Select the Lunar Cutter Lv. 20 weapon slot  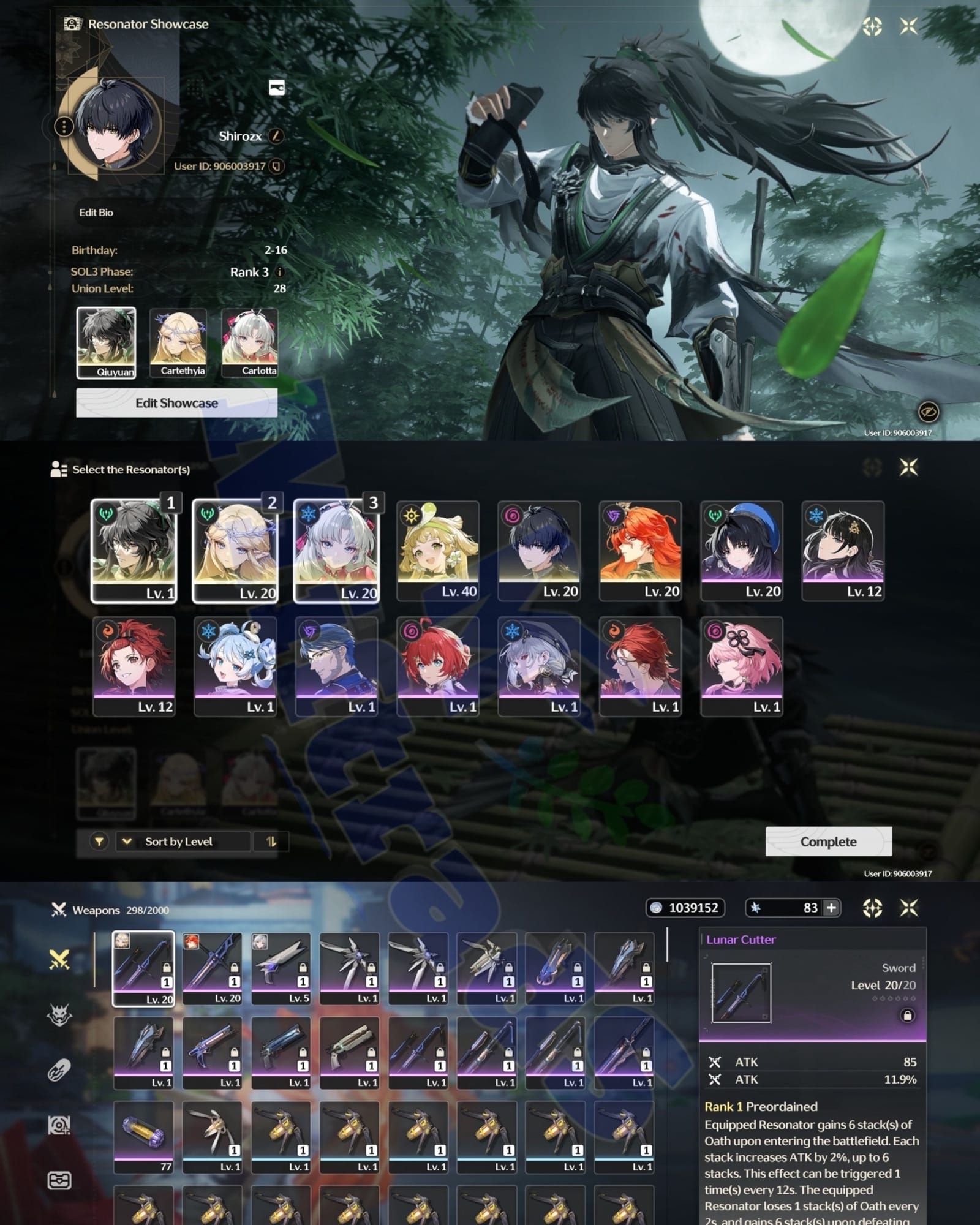point(143,968)
